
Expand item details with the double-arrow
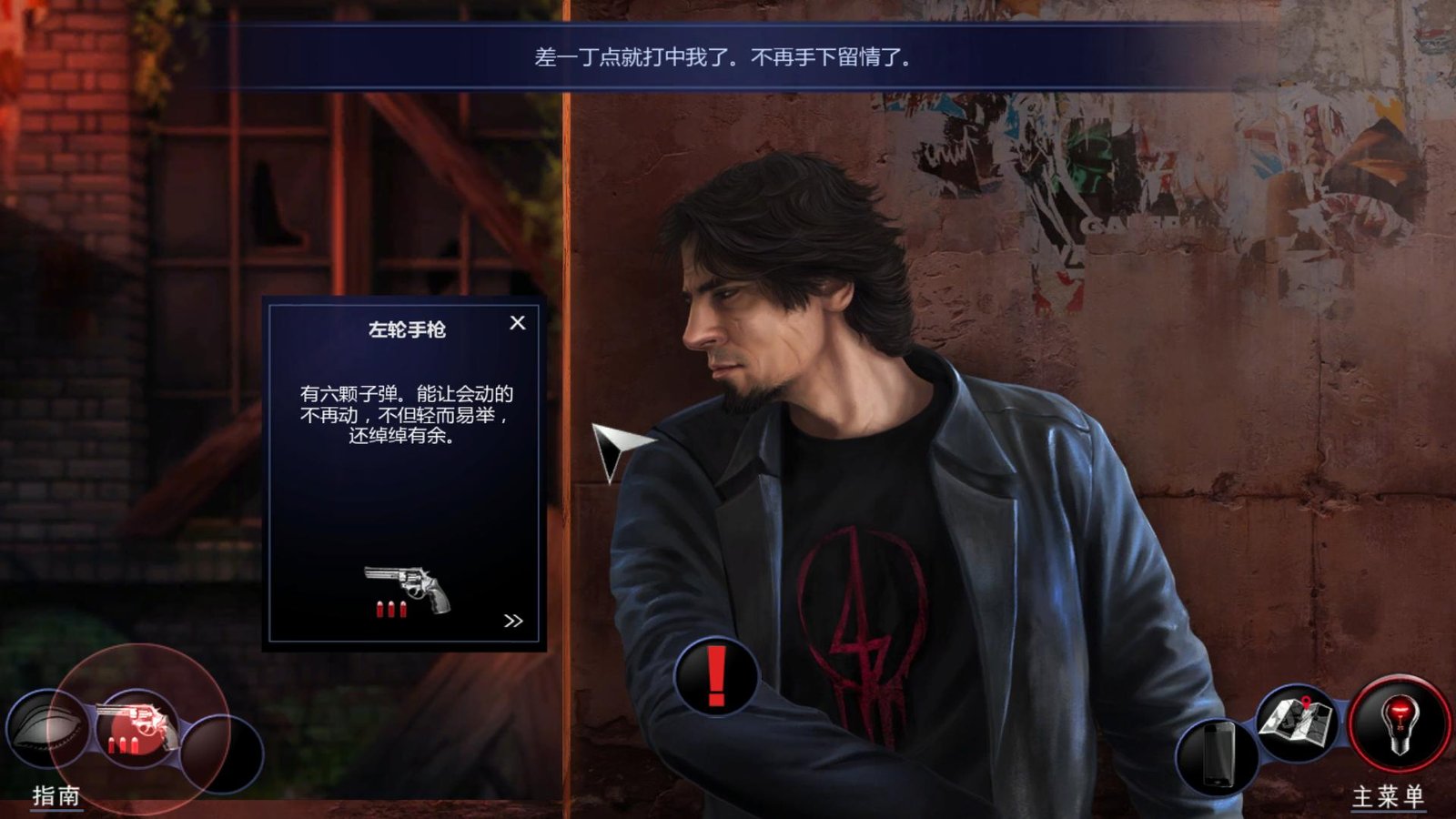(x=513, y=619)
